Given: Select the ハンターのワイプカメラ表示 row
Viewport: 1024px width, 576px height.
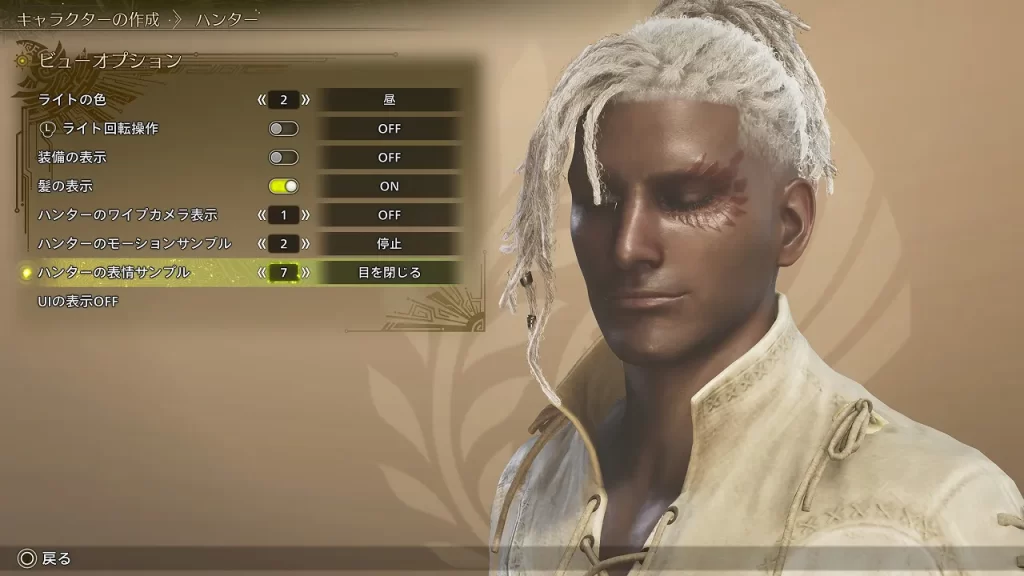Looking at the screenshot, I should click(127, 215).
